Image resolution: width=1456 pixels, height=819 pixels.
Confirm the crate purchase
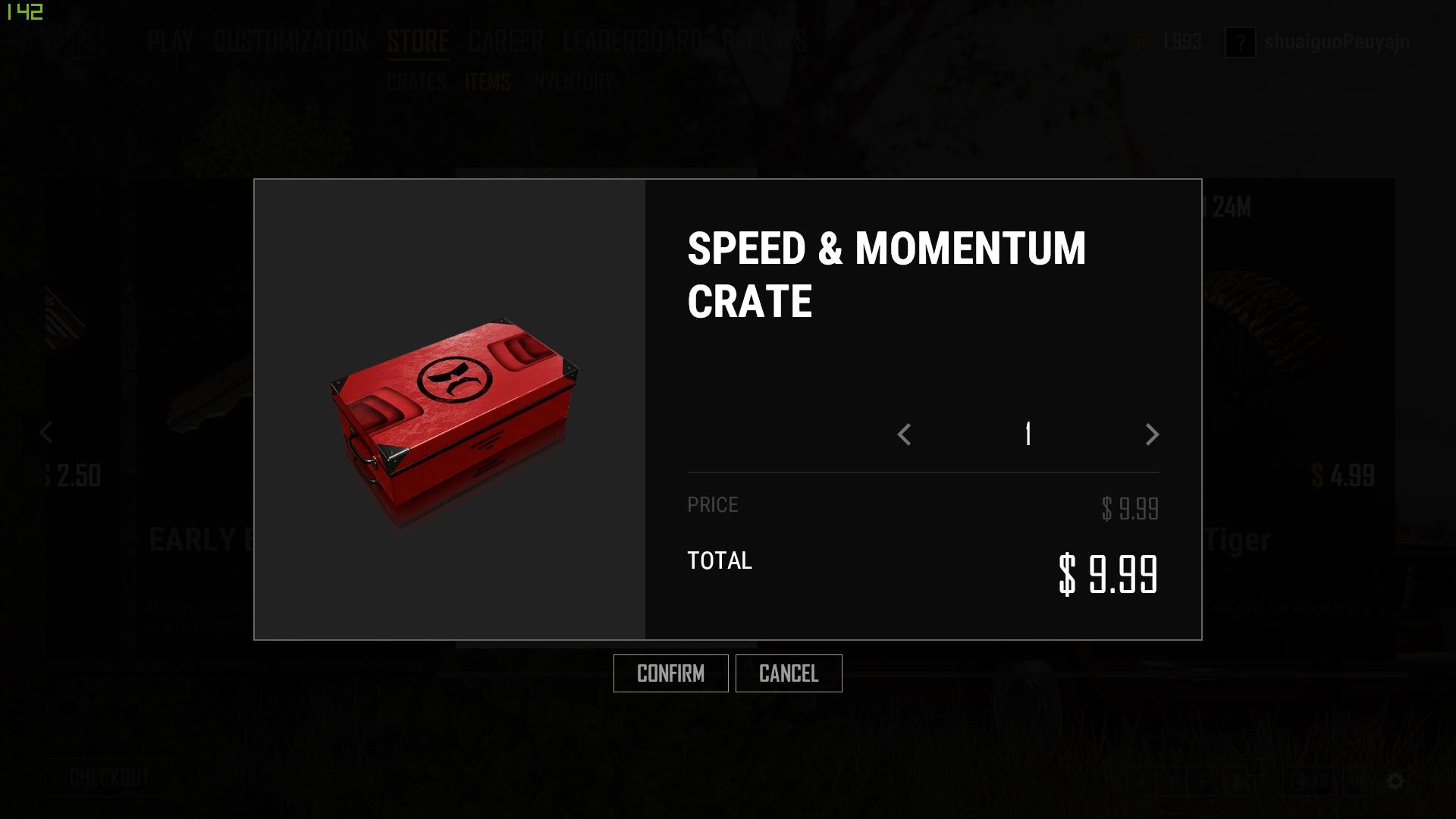pyautogui.click(x=670, y=673)
